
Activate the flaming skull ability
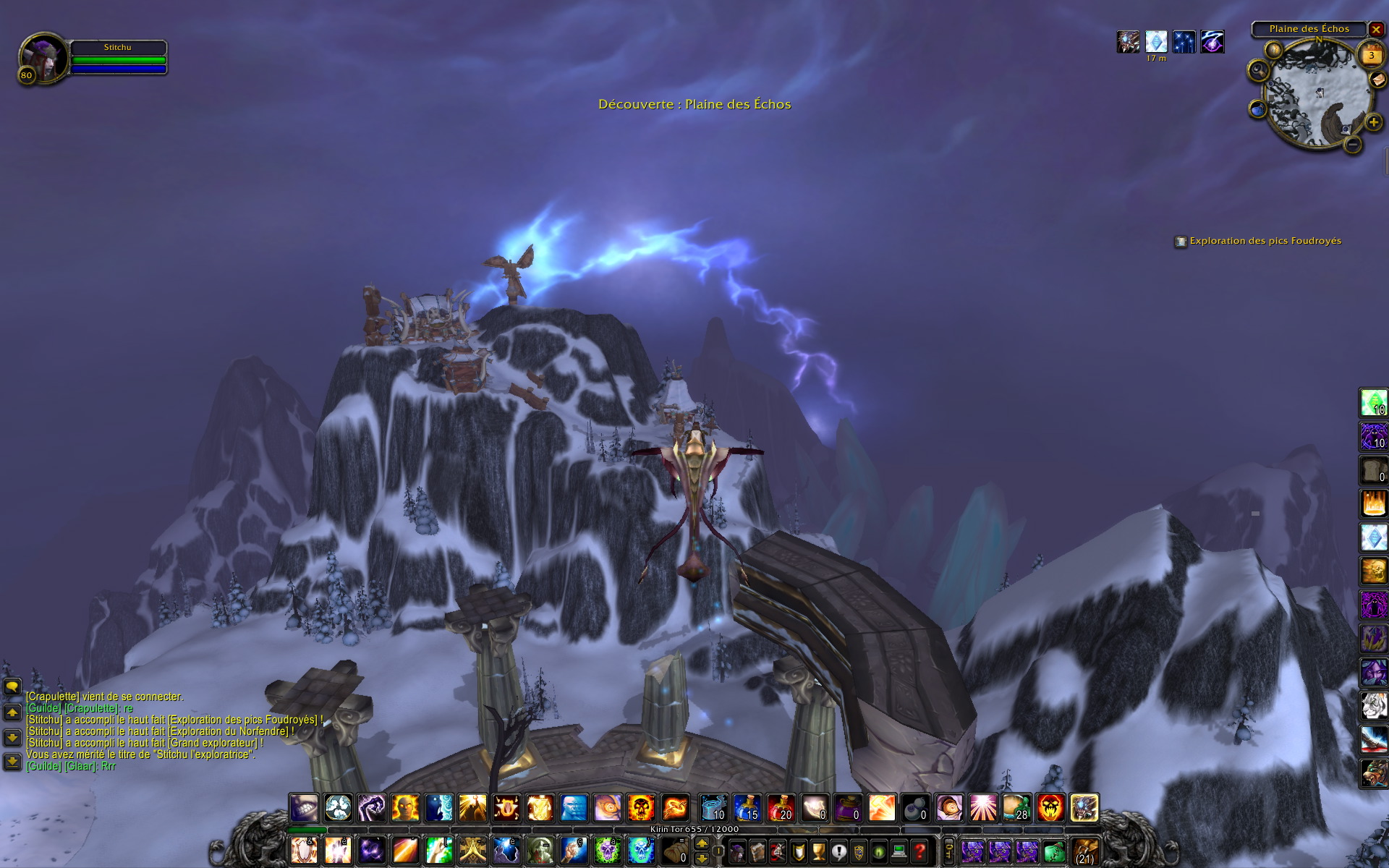641,807
